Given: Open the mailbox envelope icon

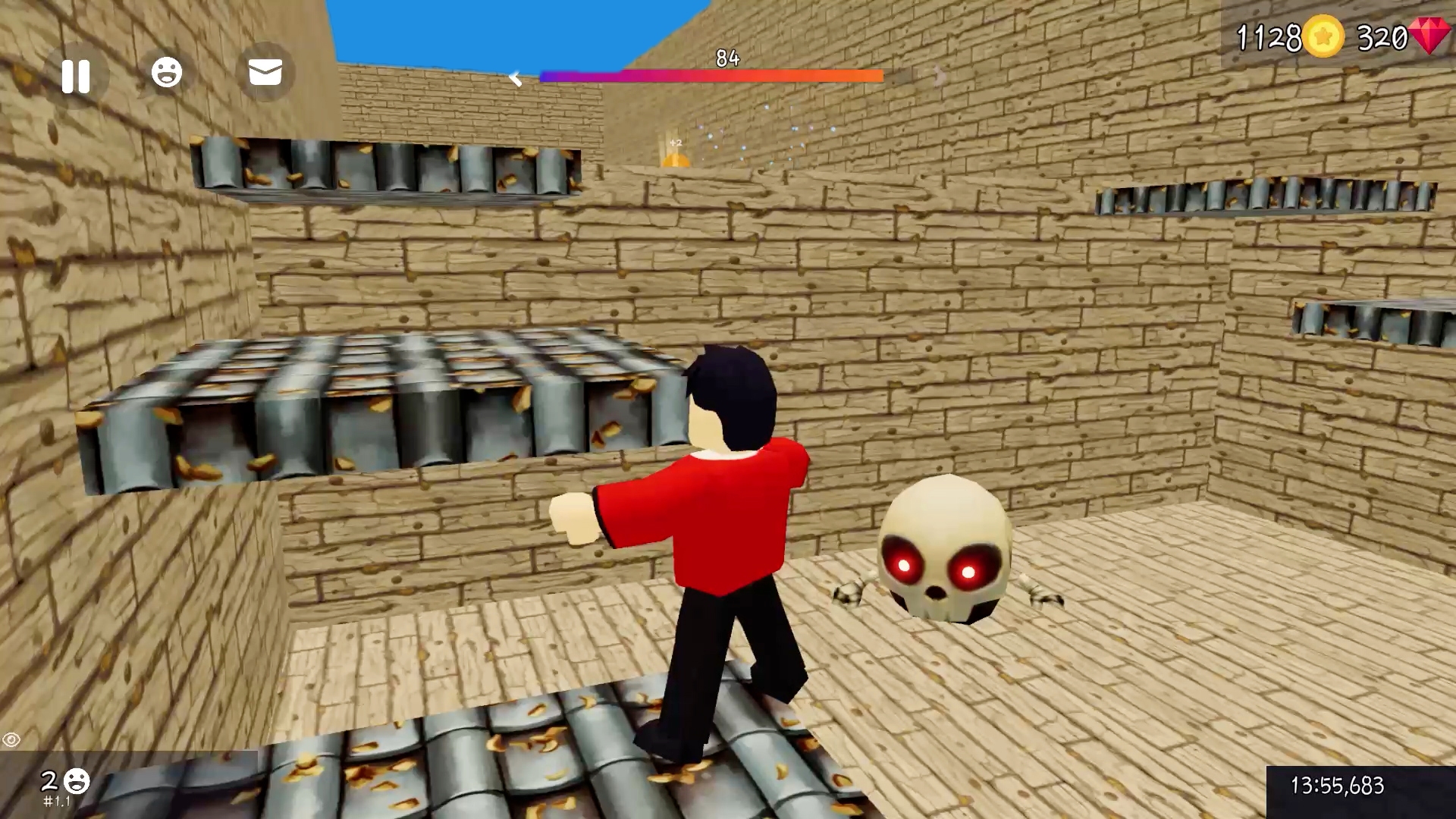Looking at the screenshot, I should coord(264,73).
